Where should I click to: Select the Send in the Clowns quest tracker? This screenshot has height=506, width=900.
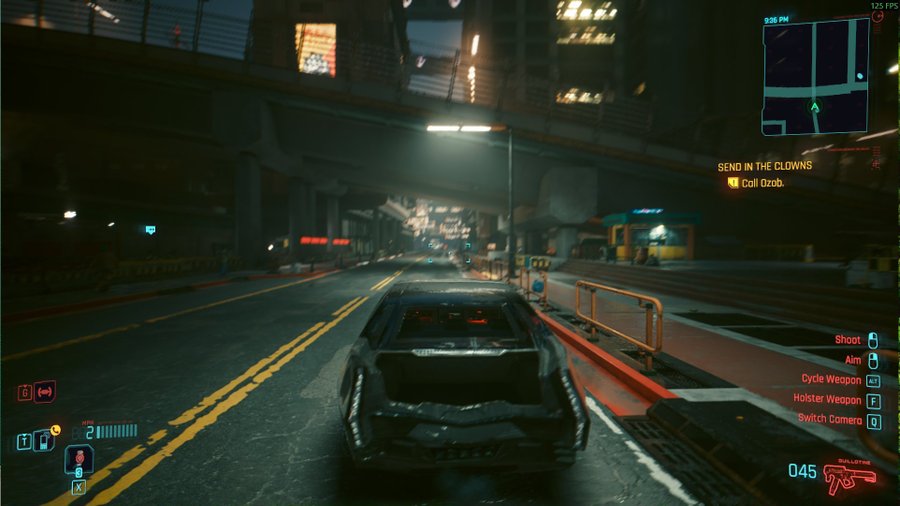coord(765,166)
